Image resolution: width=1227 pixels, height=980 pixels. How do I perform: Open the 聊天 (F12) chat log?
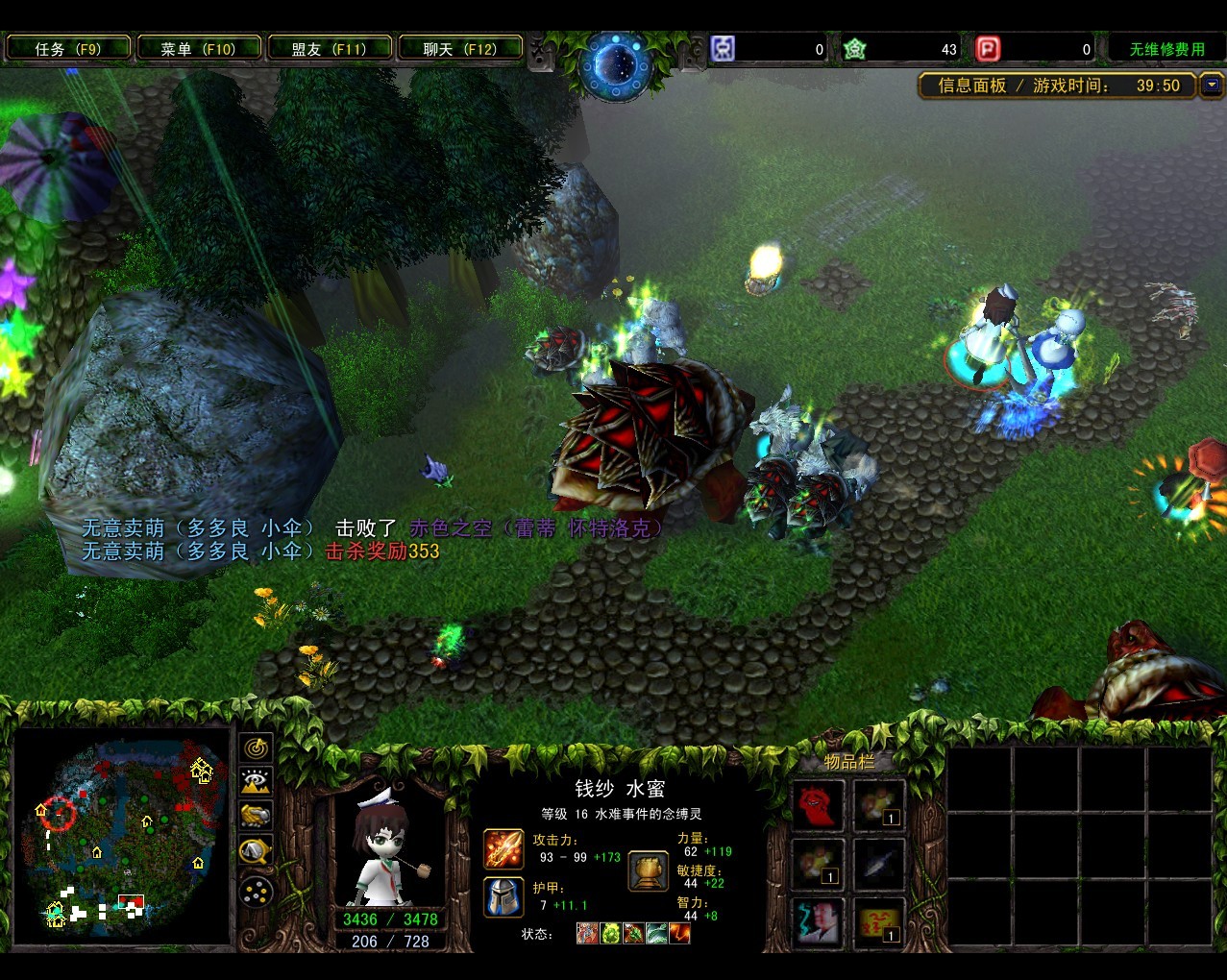pos(460,48)
